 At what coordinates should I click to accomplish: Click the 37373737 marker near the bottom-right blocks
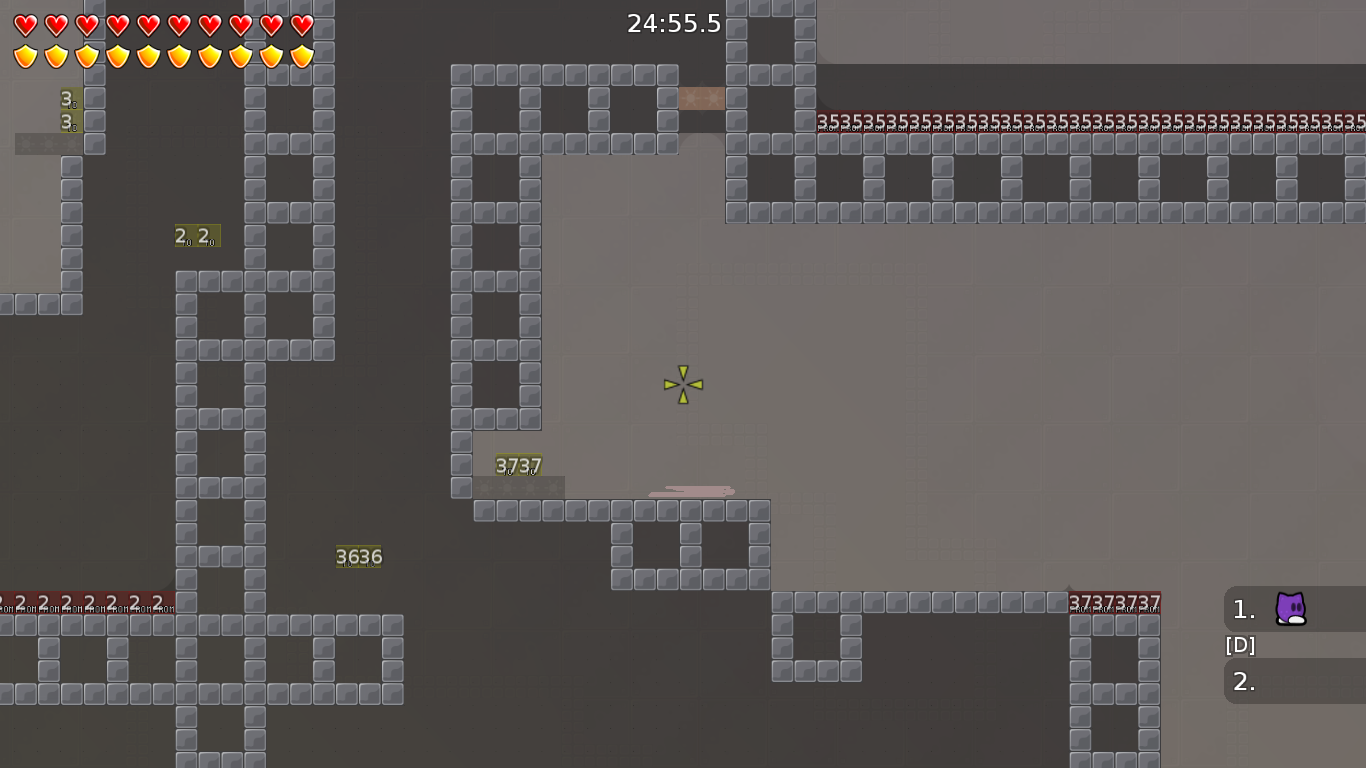[x=1114, y=599]
